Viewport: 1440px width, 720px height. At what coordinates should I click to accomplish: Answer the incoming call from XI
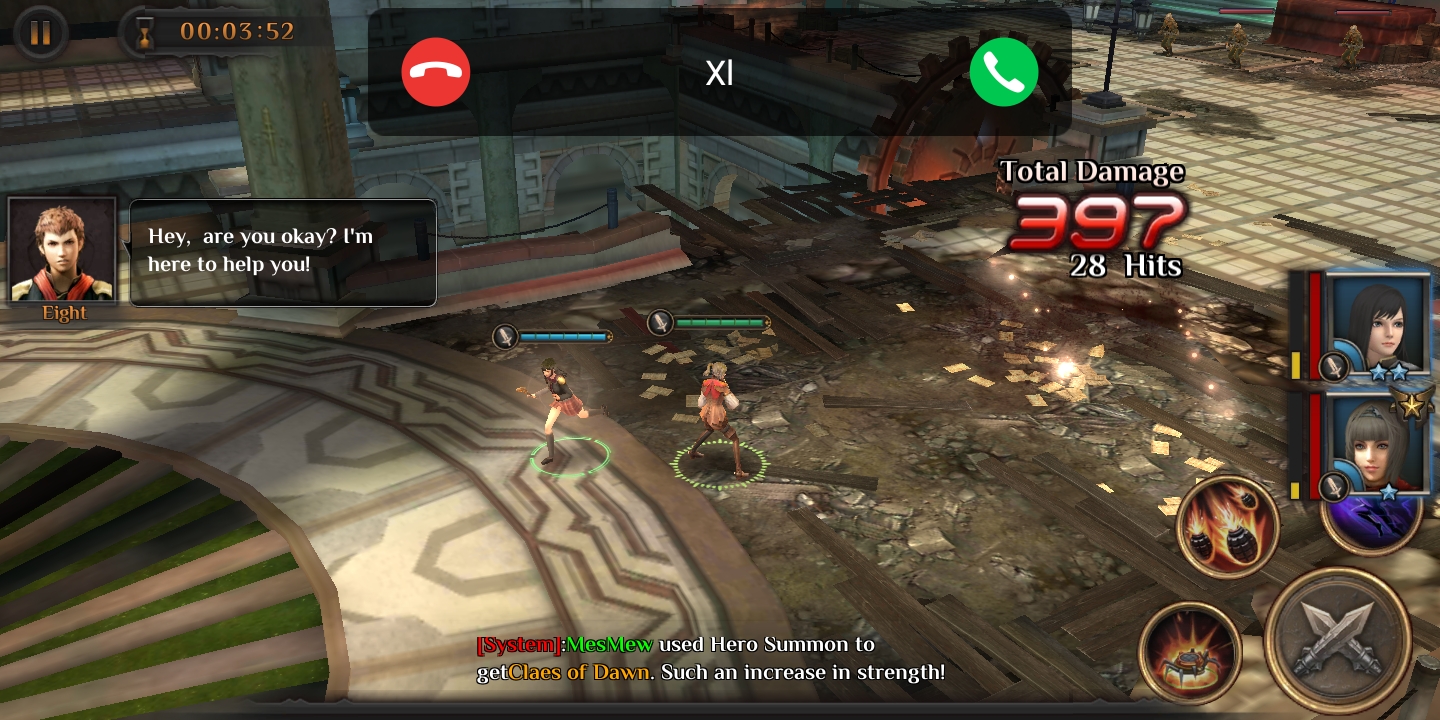click(x=1003, y=72)
